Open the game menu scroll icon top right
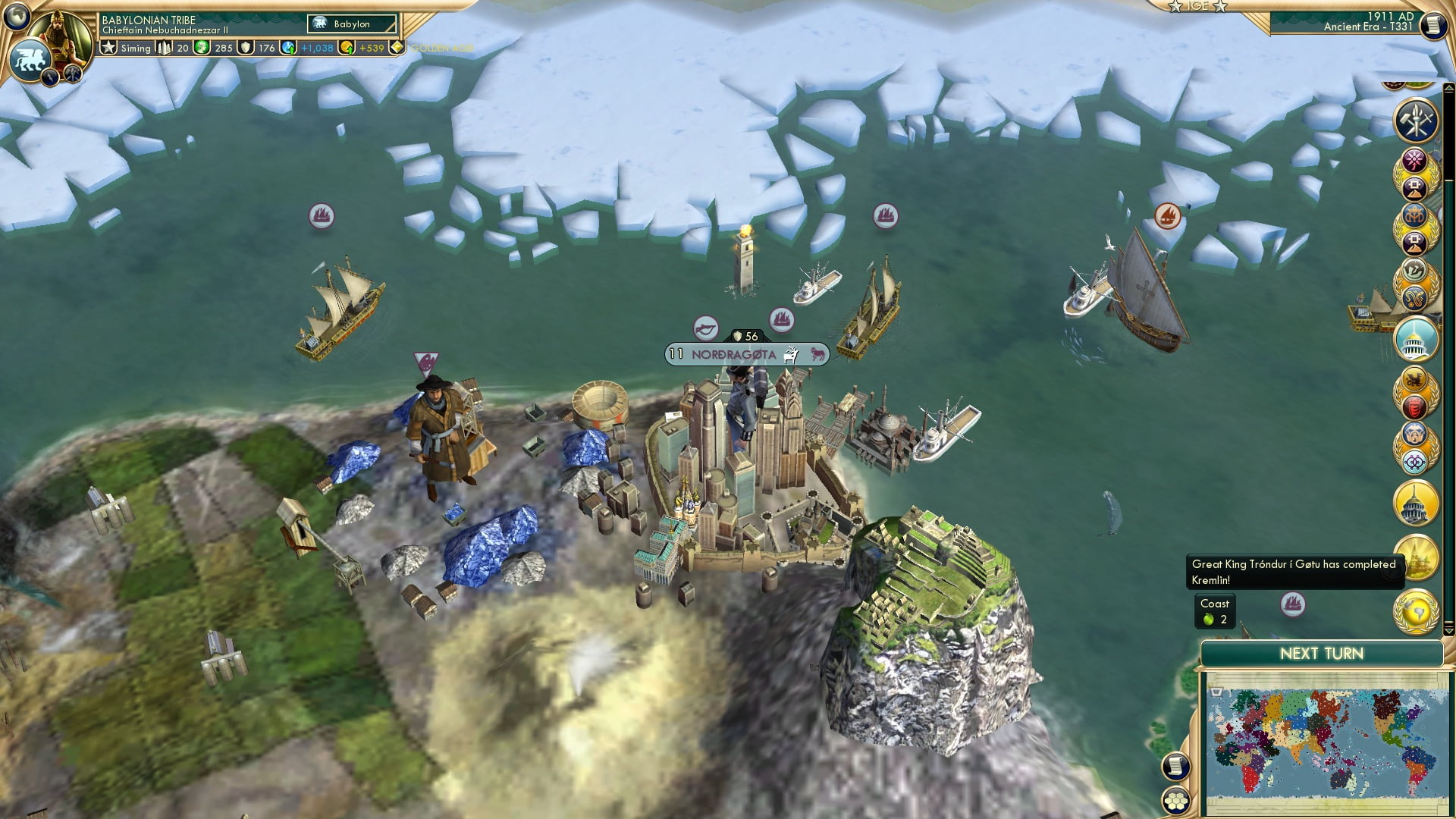This screenshot has height=819, width=1456. pos(1433,25)
